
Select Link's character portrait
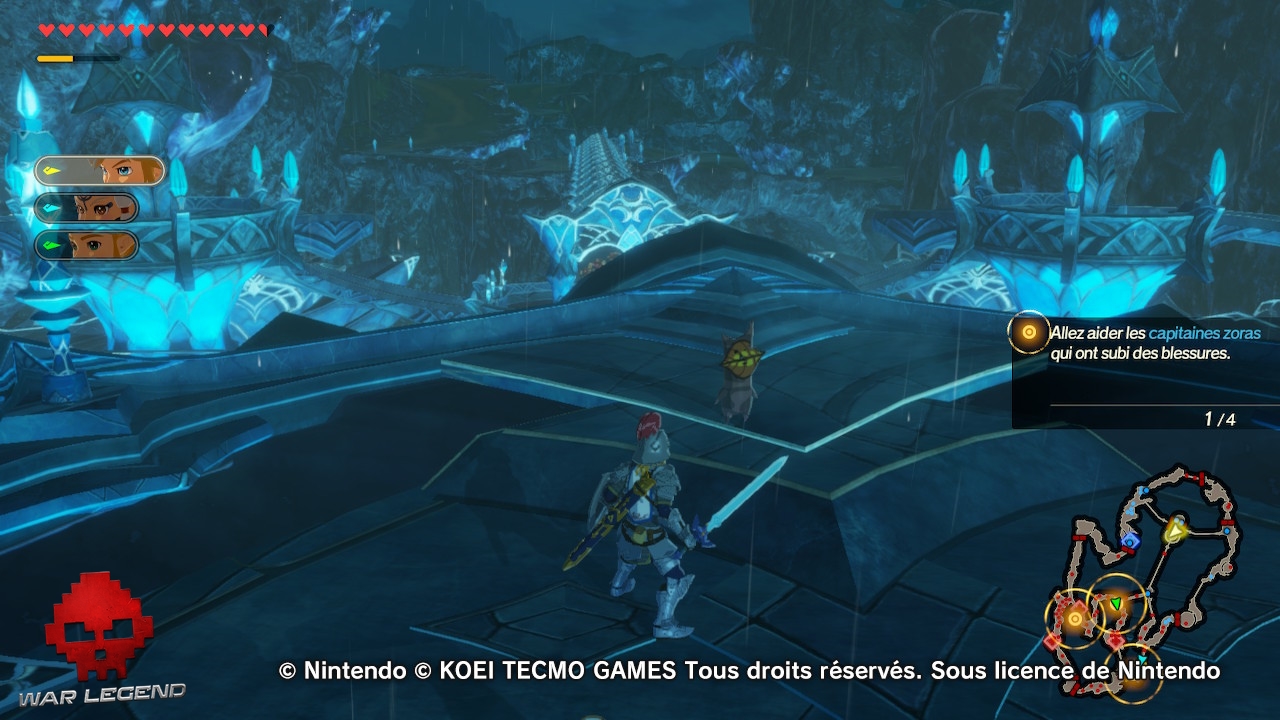click(x=100, y=172)
